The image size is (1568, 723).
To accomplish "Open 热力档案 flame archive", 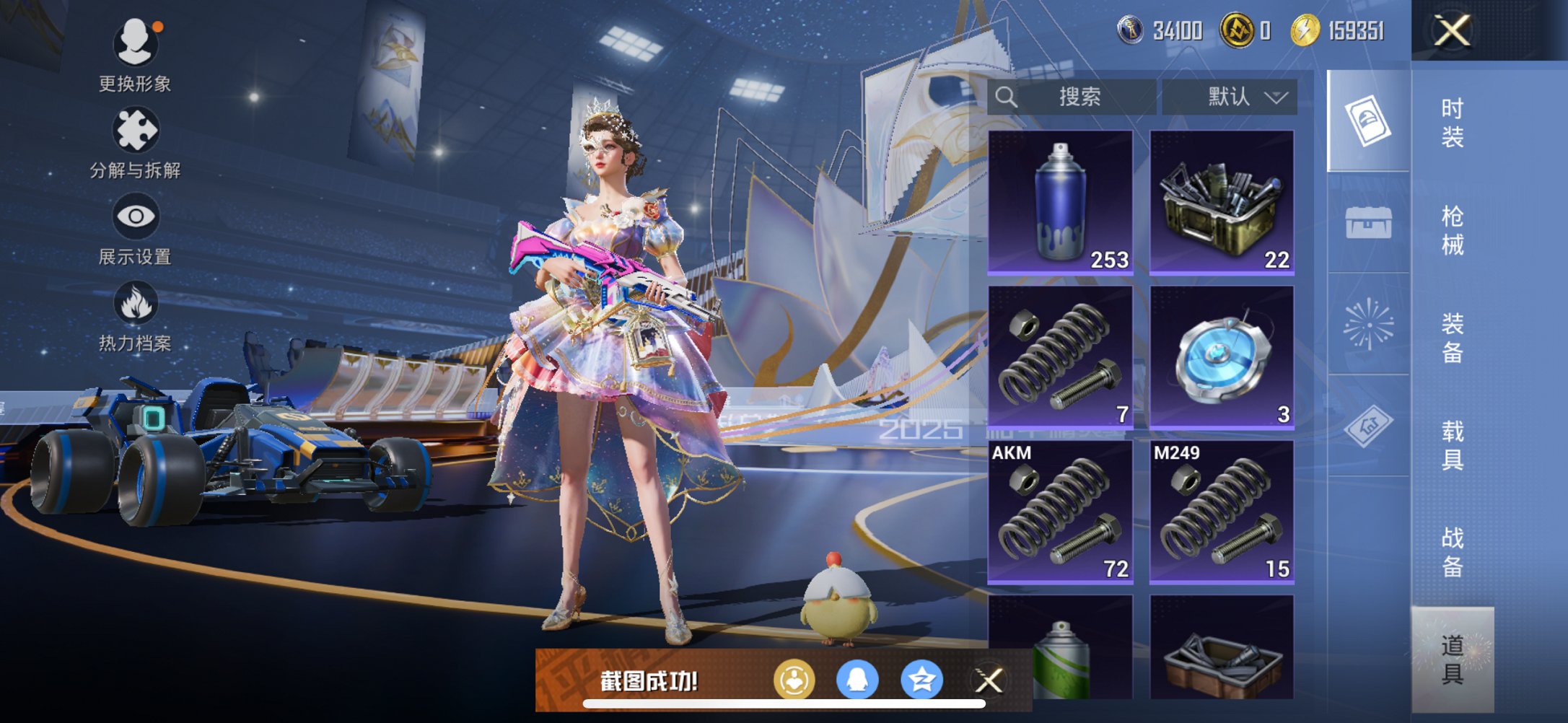I will (135, 315).
